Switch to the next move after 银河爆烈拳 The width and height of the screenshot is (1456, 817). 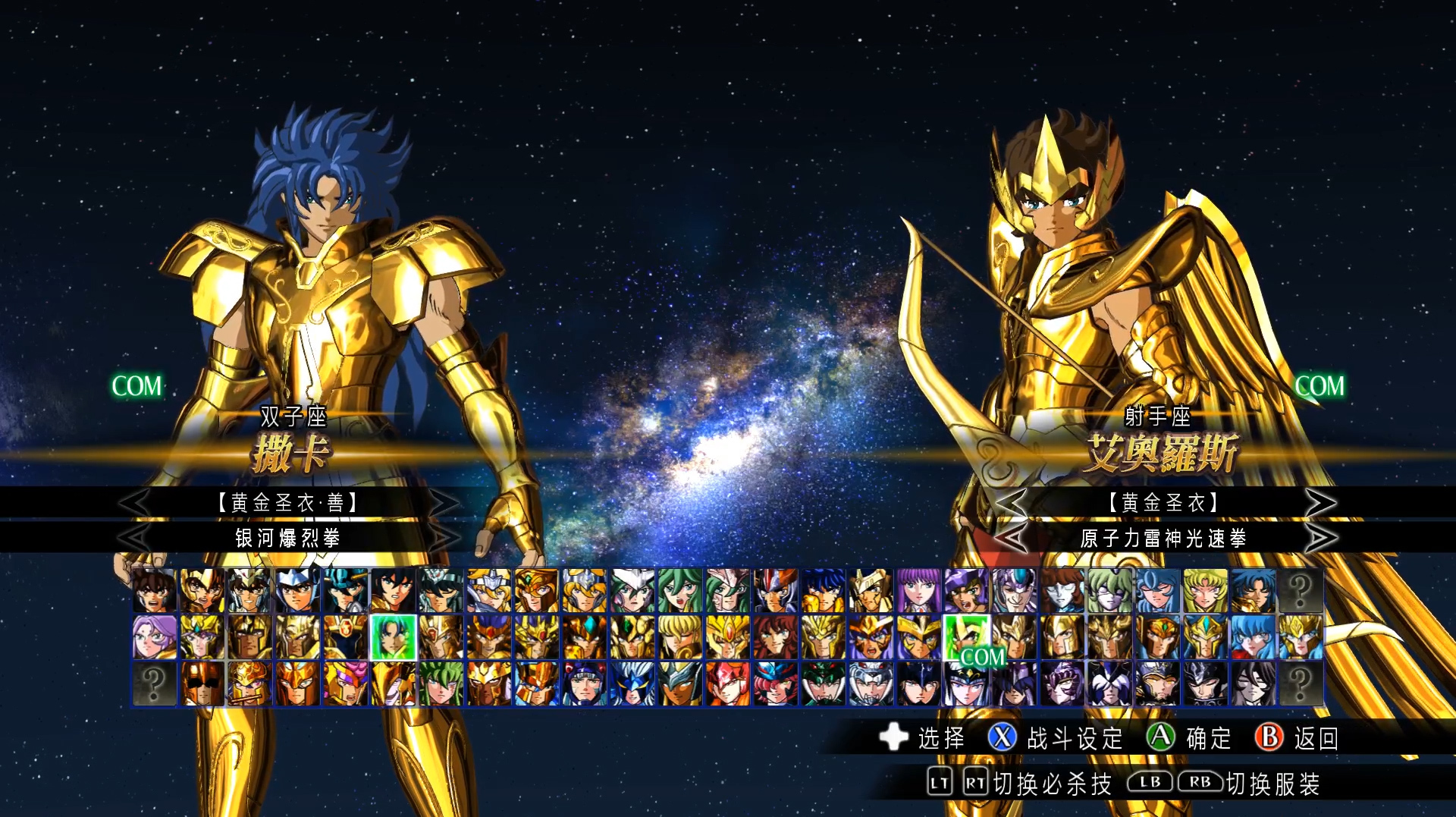pyautogui.click(x=444, y=538)
